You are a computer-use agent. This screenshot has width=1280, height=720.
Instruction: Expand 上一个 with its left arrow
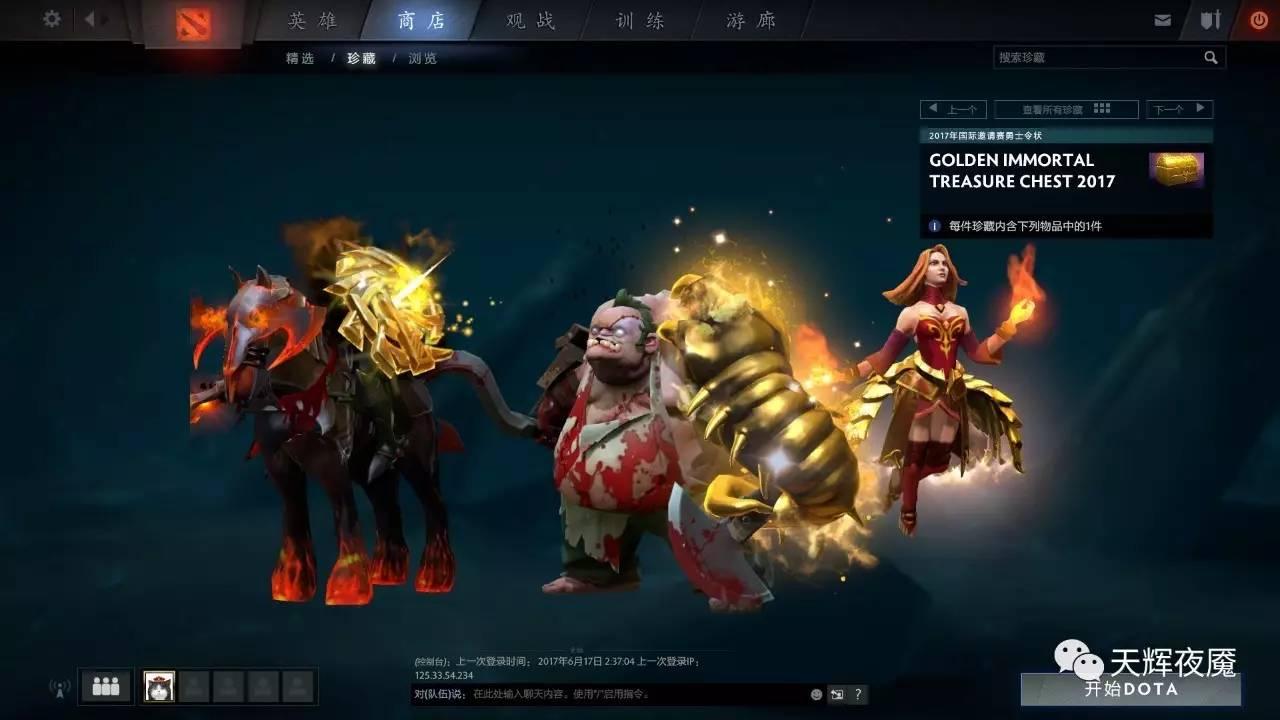(x=932, y=108)
